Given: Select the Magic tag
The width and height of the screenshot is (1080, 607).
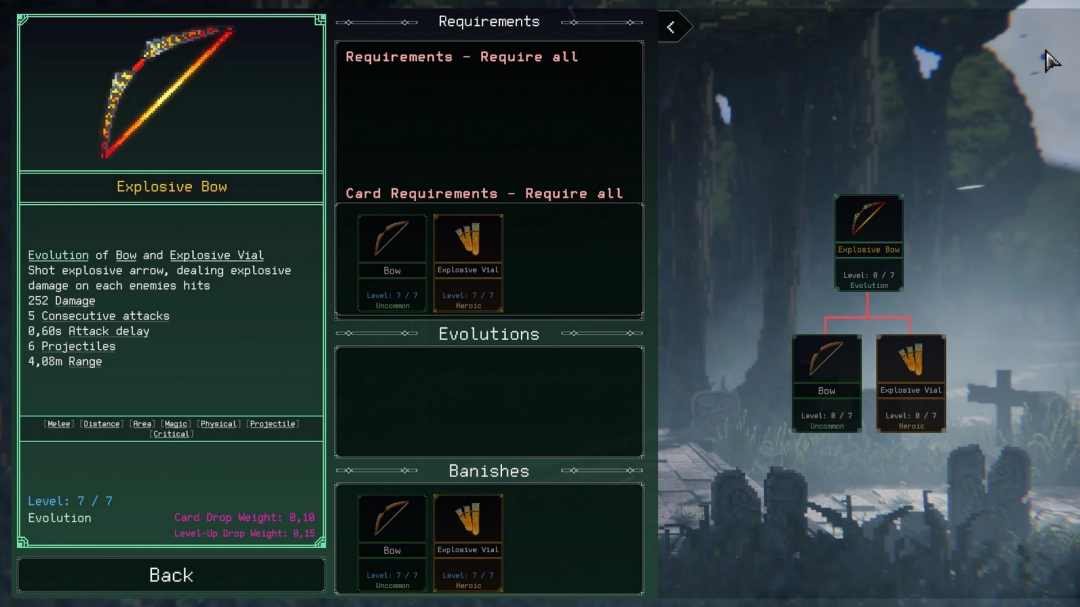Looking at the screenshot, I should [x=176, y=424].
